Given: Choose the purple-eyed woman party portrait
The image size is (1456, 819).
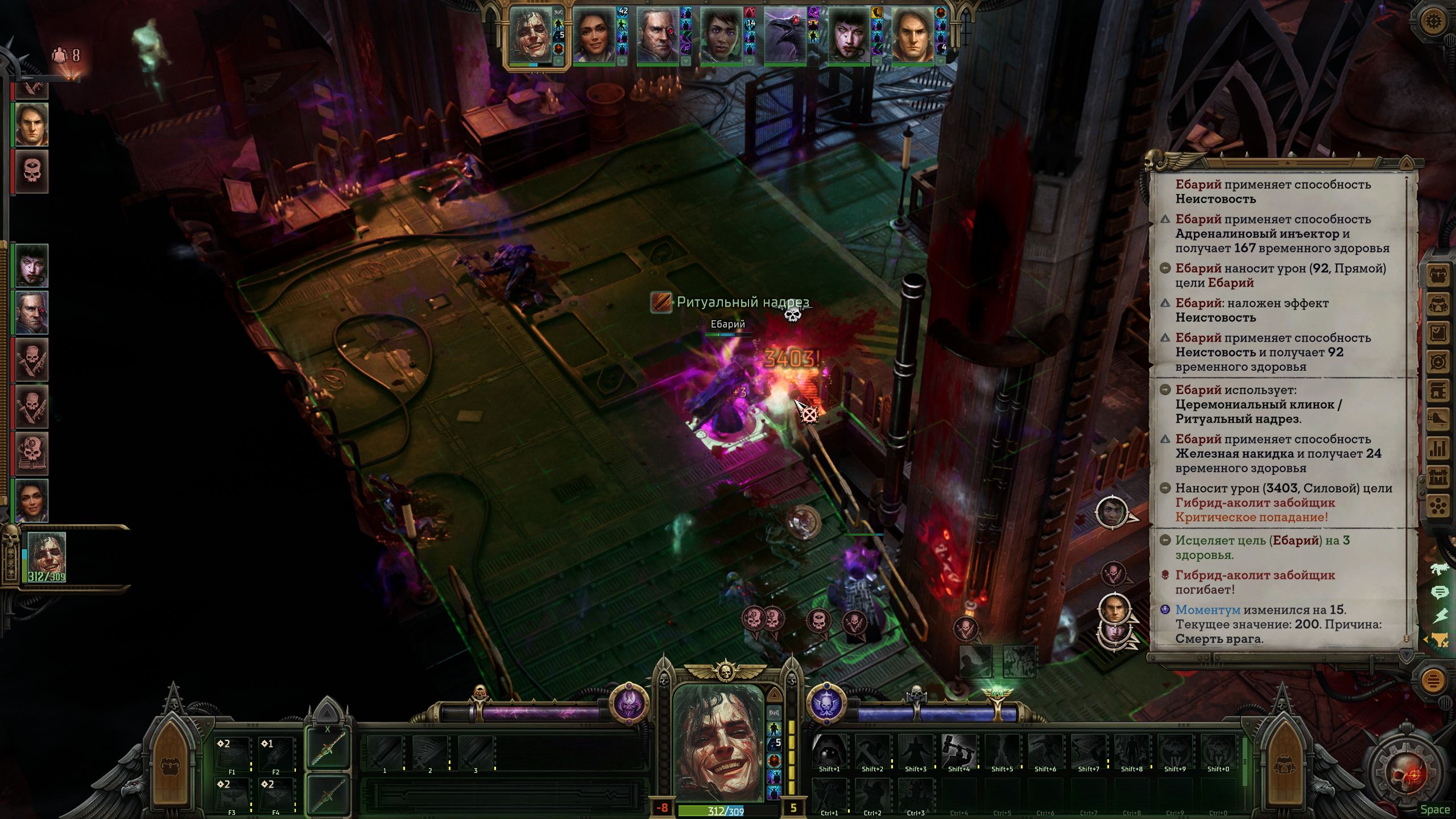Looking at the screenshot, I should tap(721, 35).
